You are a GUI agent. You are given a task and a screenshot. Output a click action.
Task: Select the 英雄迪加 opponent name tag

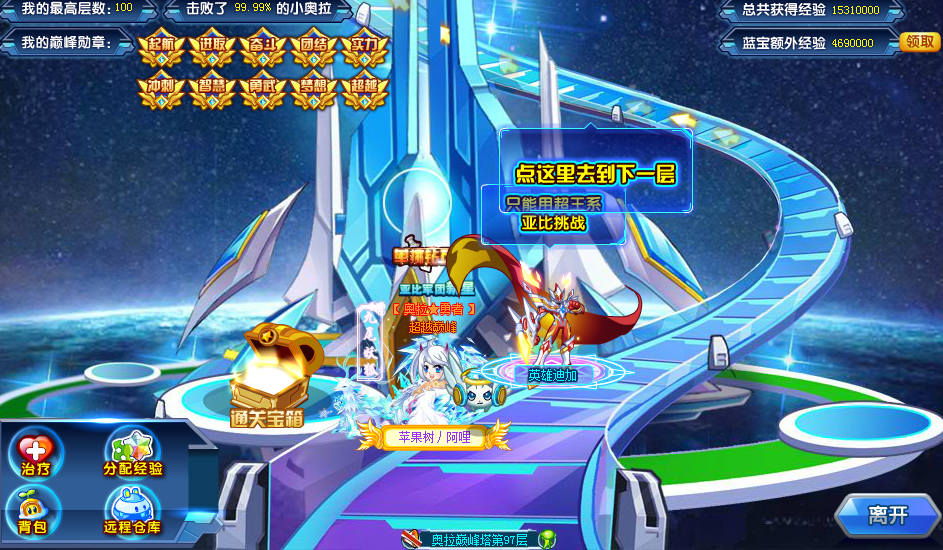click(553, 375)
